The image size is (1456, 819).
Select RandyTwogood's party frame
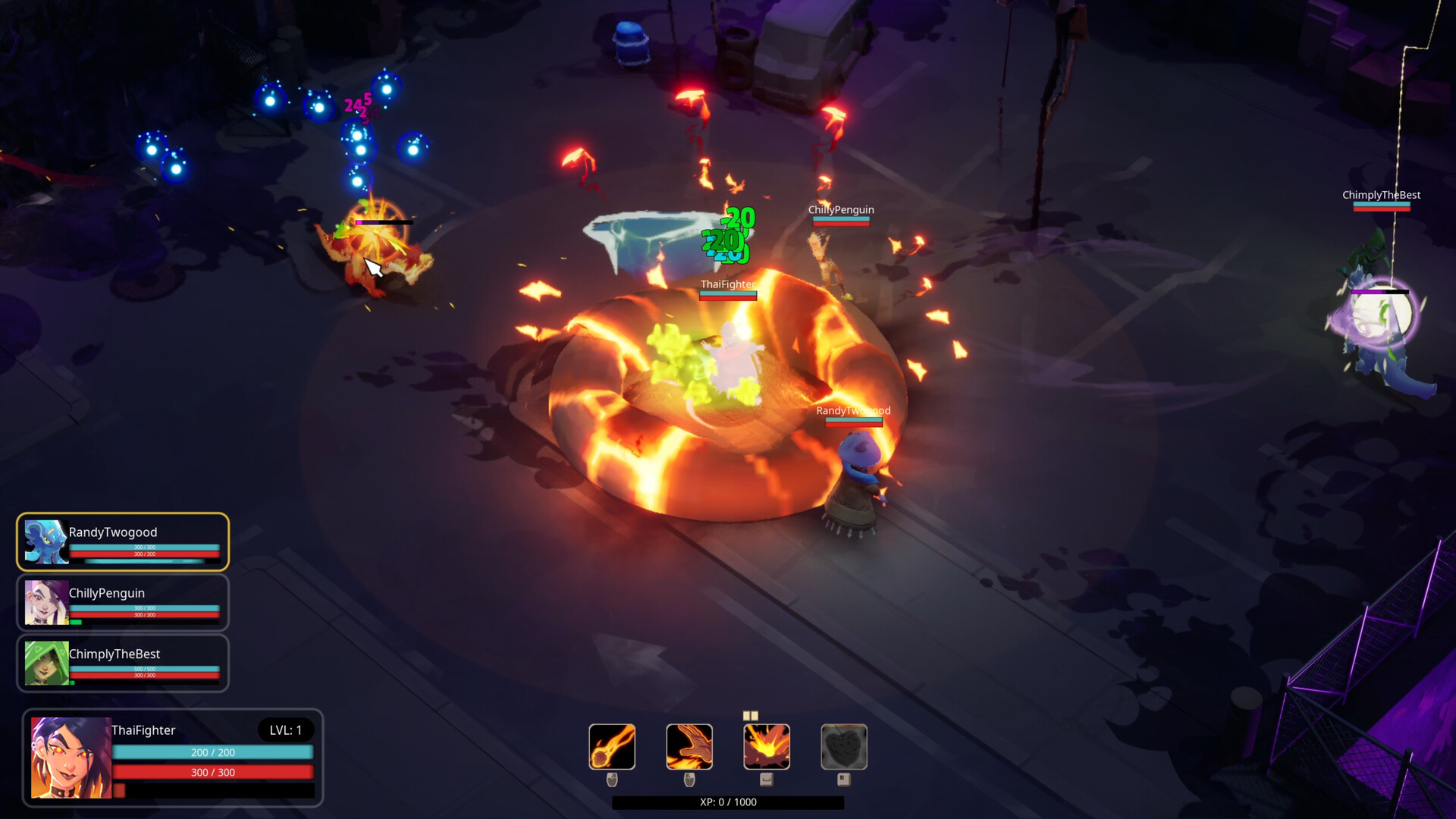(123, 541)
